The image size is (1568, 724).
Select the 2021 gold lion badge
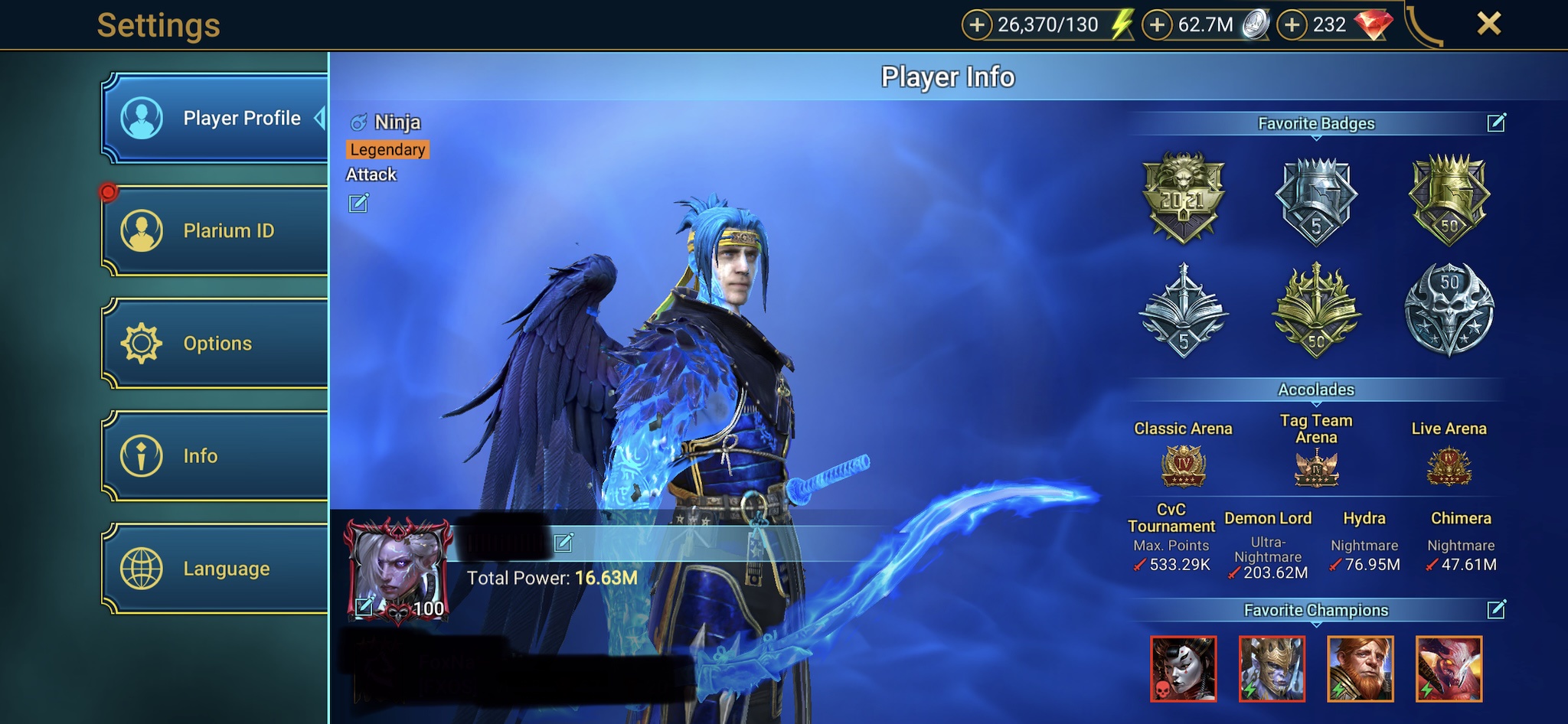1183,197
